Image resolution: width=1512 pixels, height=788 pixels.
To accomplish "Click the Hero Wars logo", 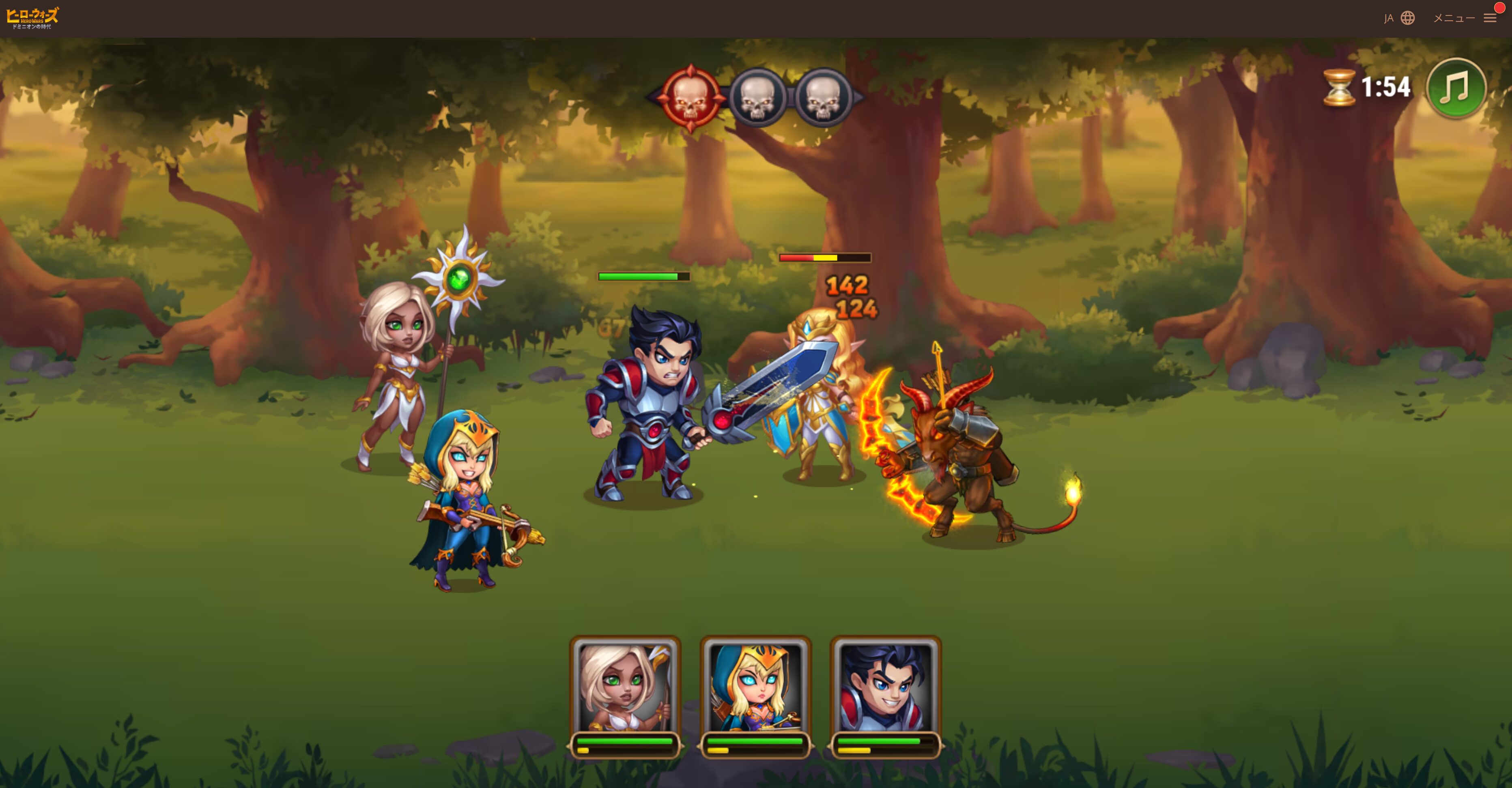I will pyautogui.click(x=33, y=18).
